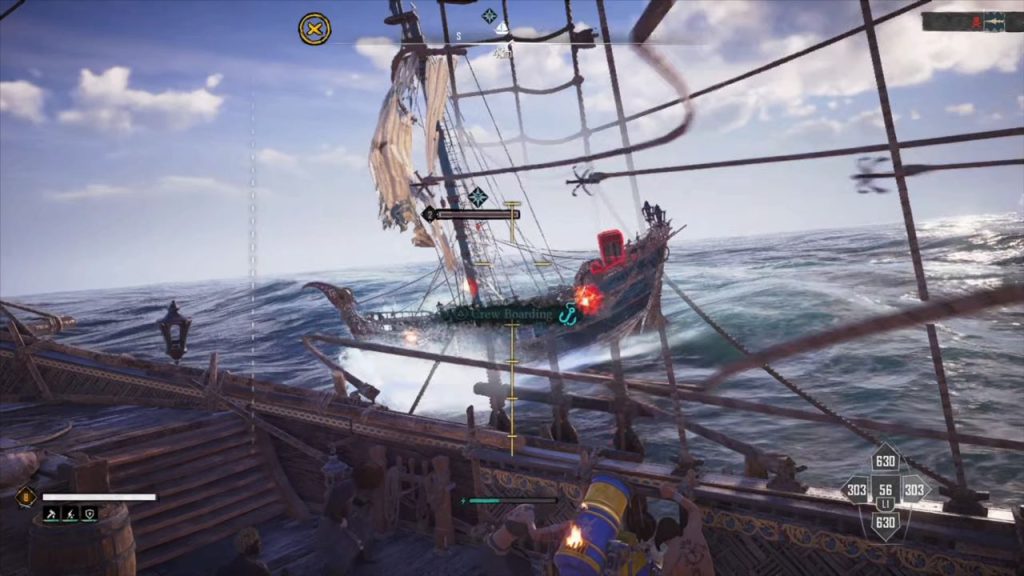Select the ship marker on the compass

coord(504,30)
